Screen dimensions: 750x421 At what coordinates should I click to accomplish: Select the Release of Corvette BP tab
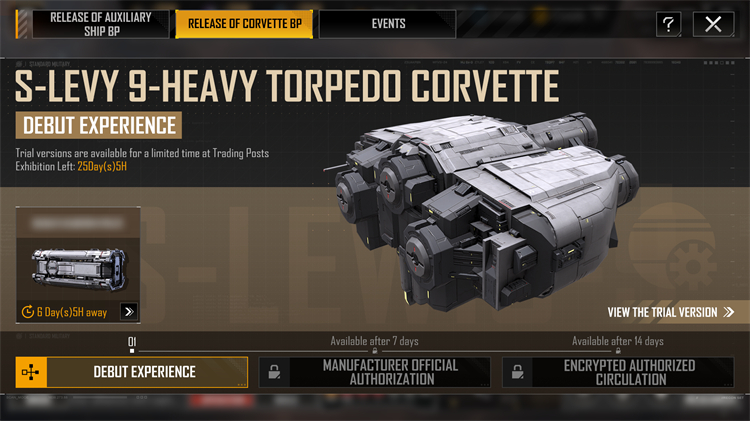click(x=245, y=24)
